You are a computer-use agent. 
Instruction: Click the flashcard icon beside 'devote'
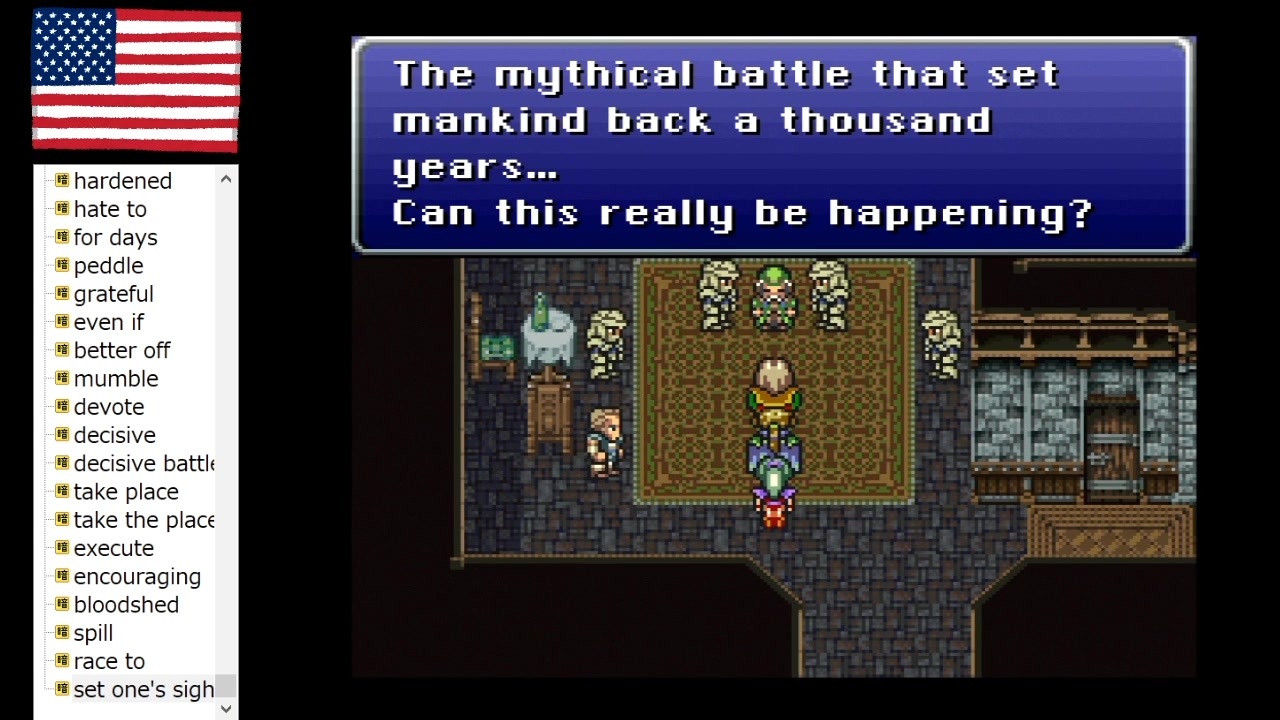pyautogui.click(x=61, y=407)
